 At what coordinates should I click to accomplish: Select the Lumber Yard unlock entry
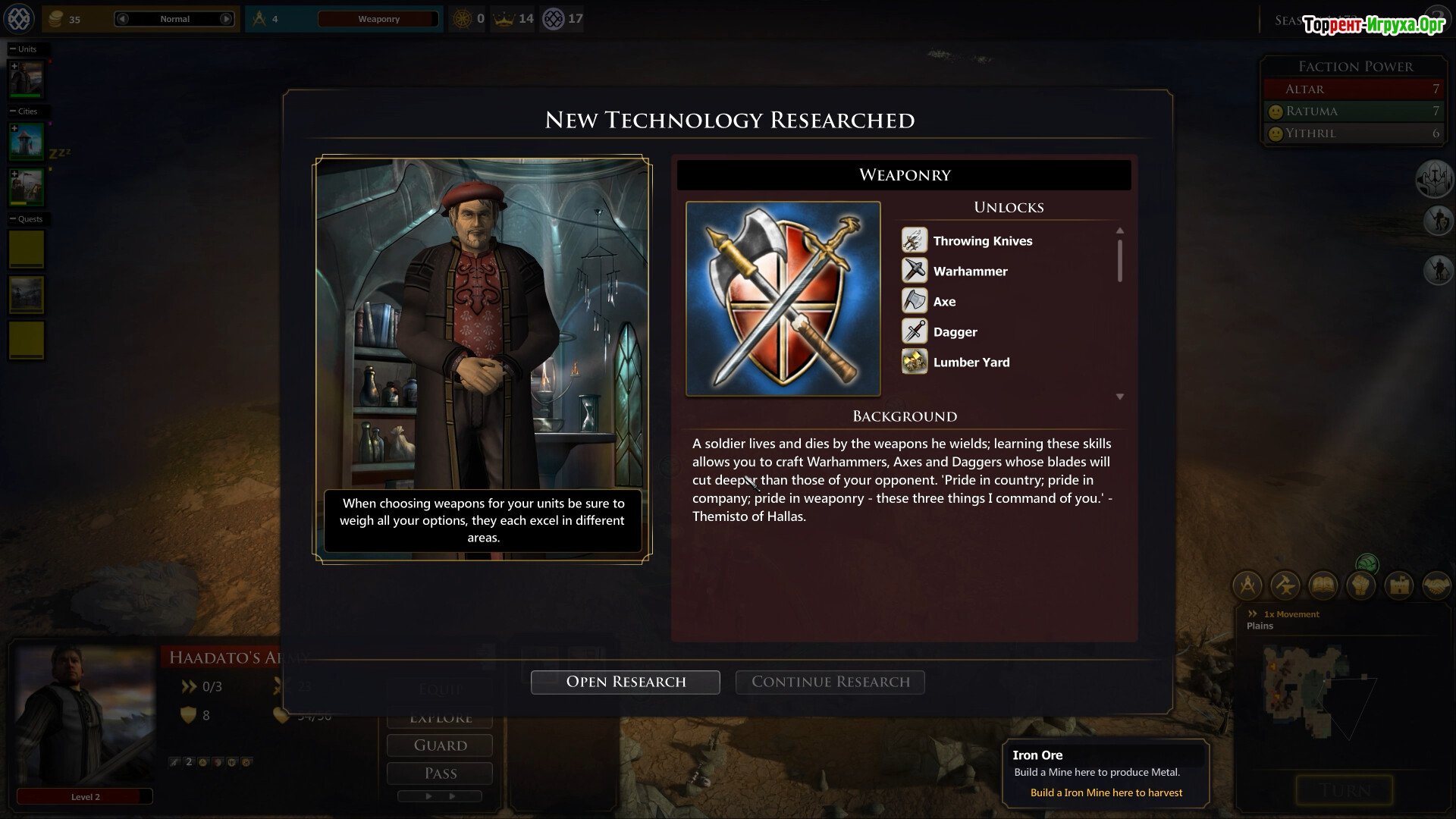[x=971, y=362]
